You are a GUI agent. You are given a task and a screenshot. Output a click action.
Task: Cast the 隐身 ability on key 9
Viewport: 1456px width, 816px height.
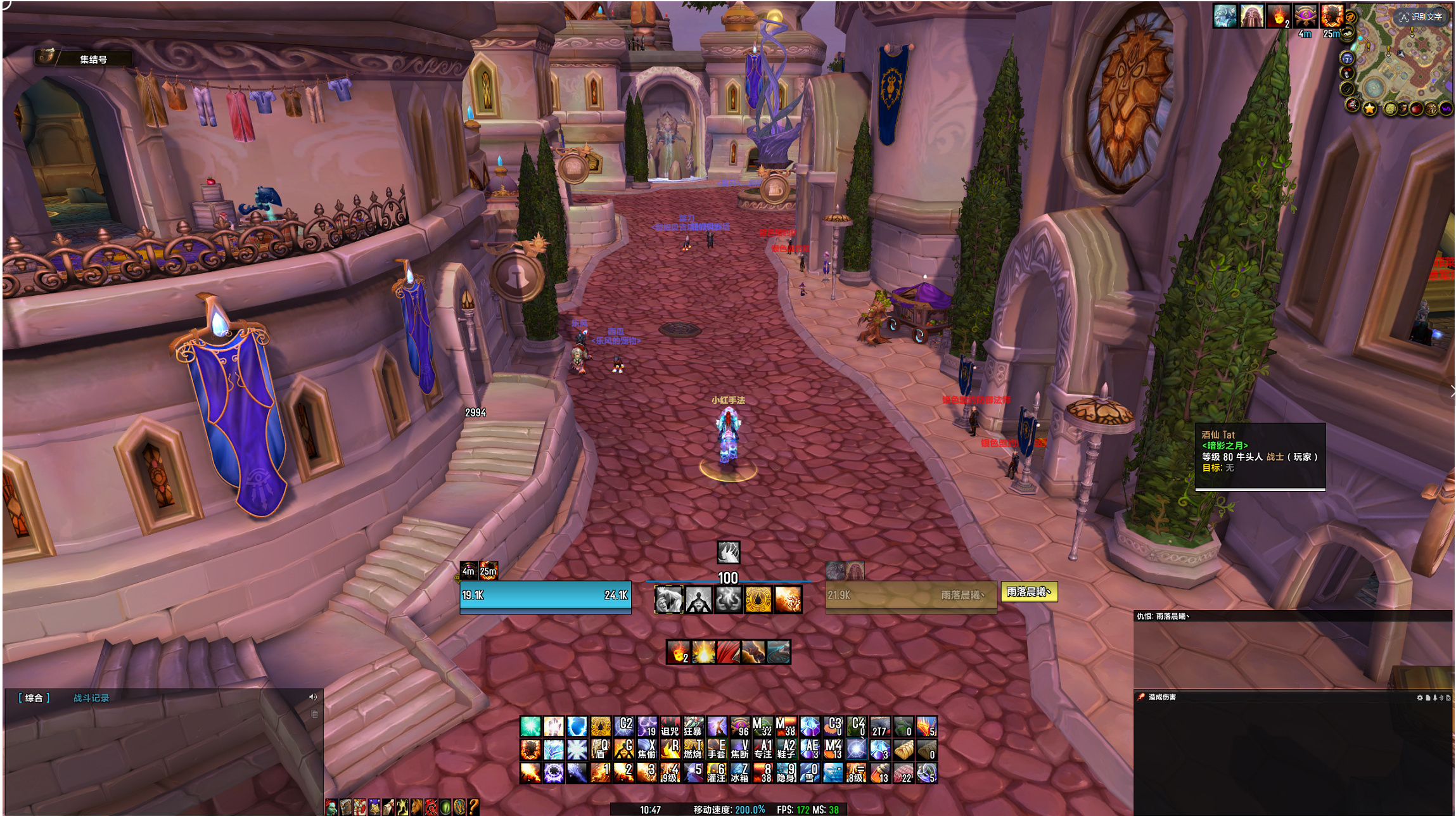tap(787, 773)
